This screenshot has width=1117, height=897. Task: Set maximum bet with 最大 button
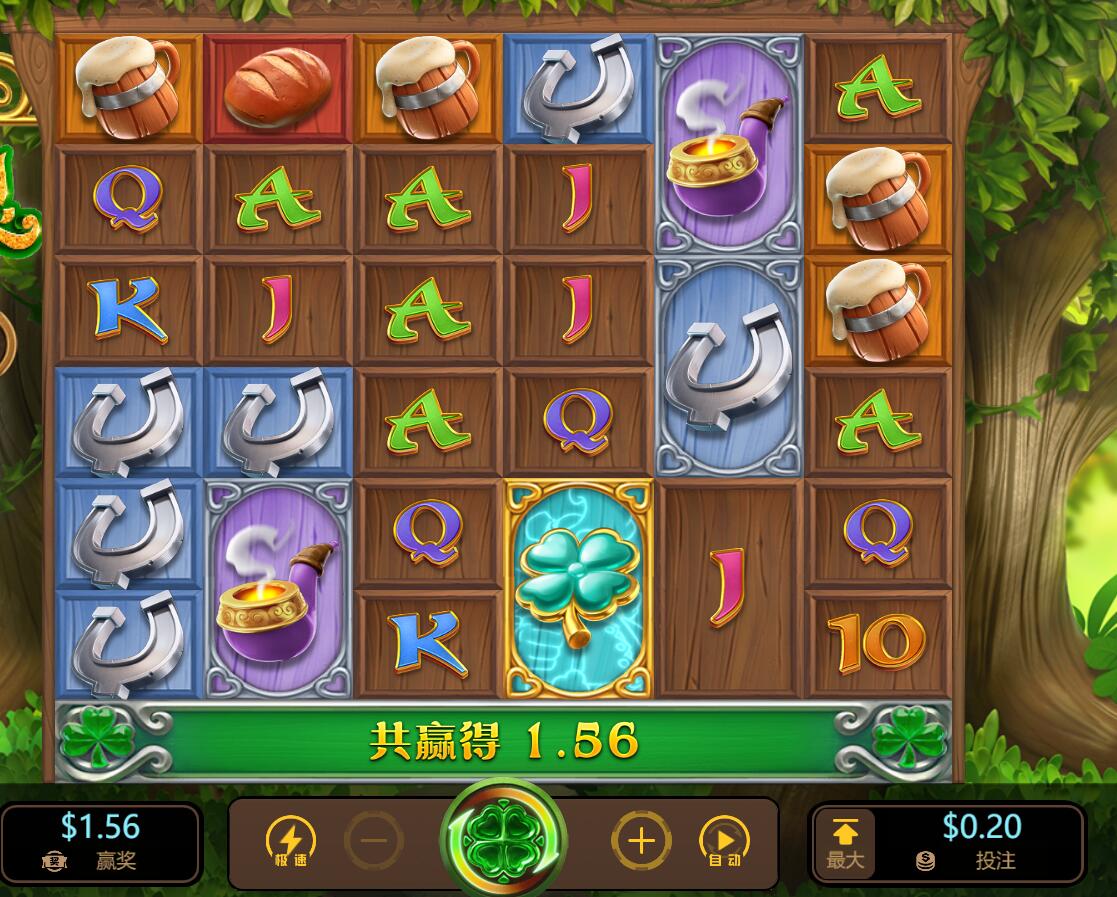click(845, 842)
